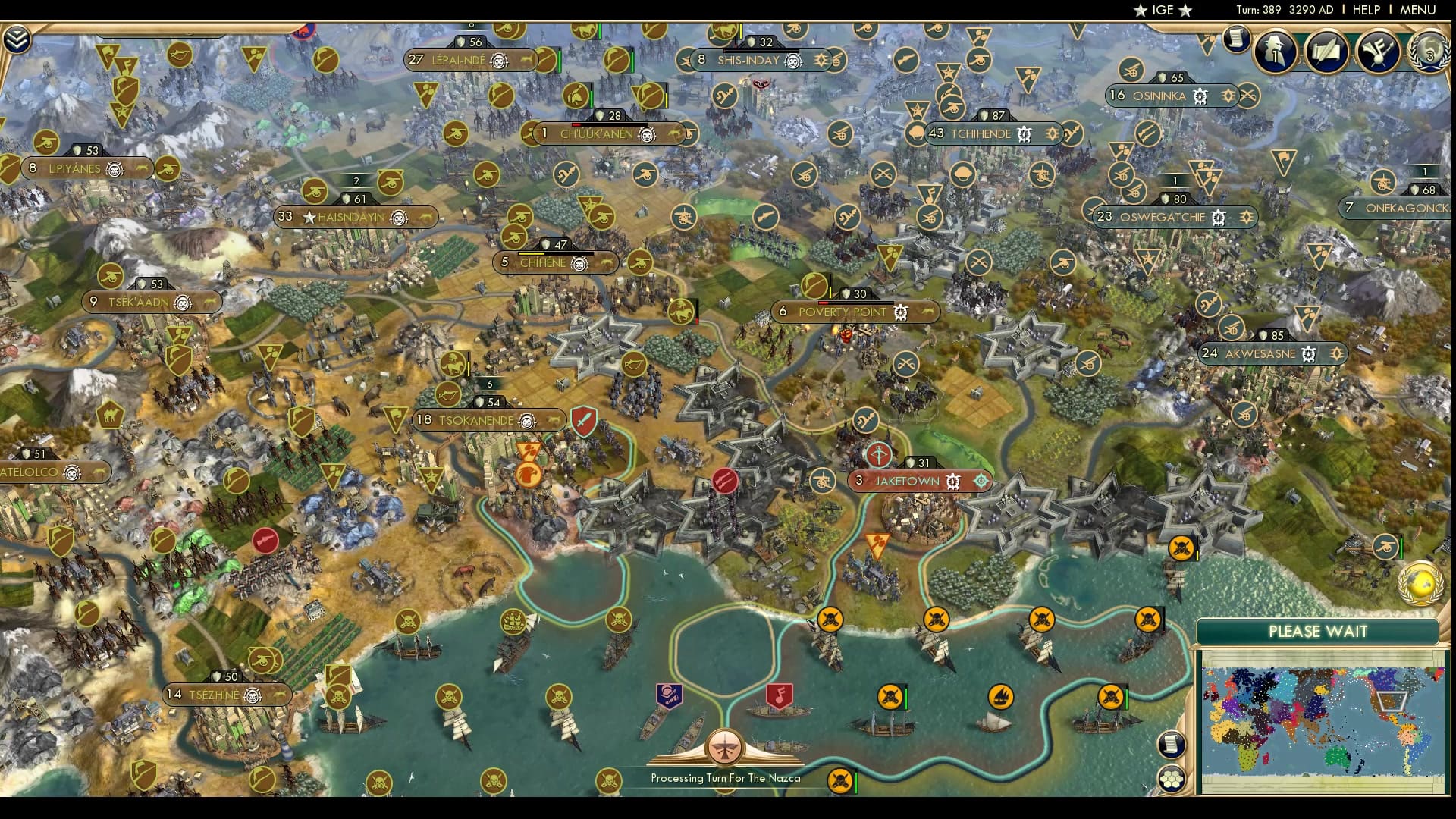The width and height of the screenshot is (1456, 819).
Task: Toggle the hex strategic view beside the minimap
Action: [1172, 777]
